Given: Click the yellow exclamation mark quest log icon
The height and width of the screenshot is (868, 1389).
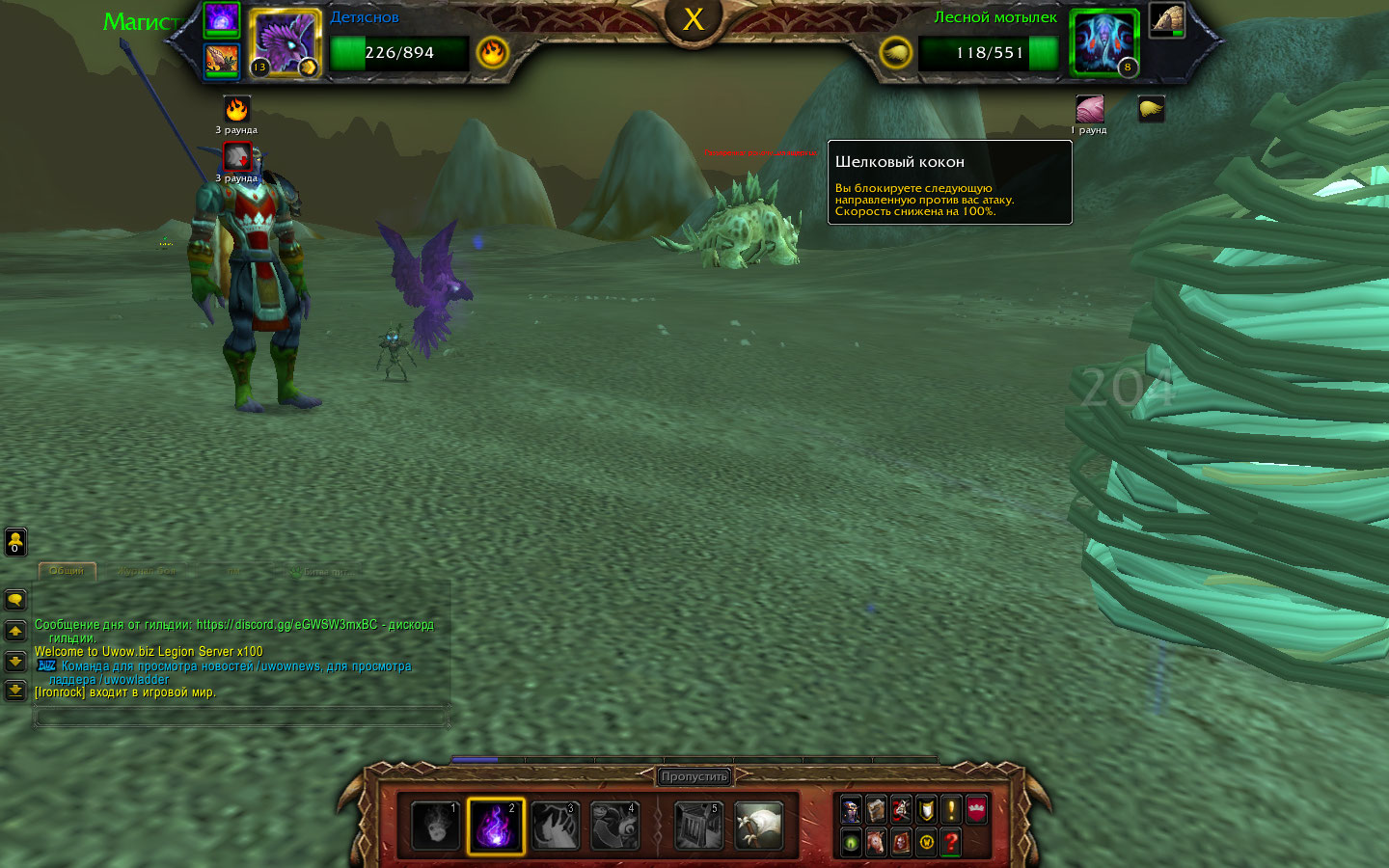Looking at the screenshot, I should tap(951, 809).
